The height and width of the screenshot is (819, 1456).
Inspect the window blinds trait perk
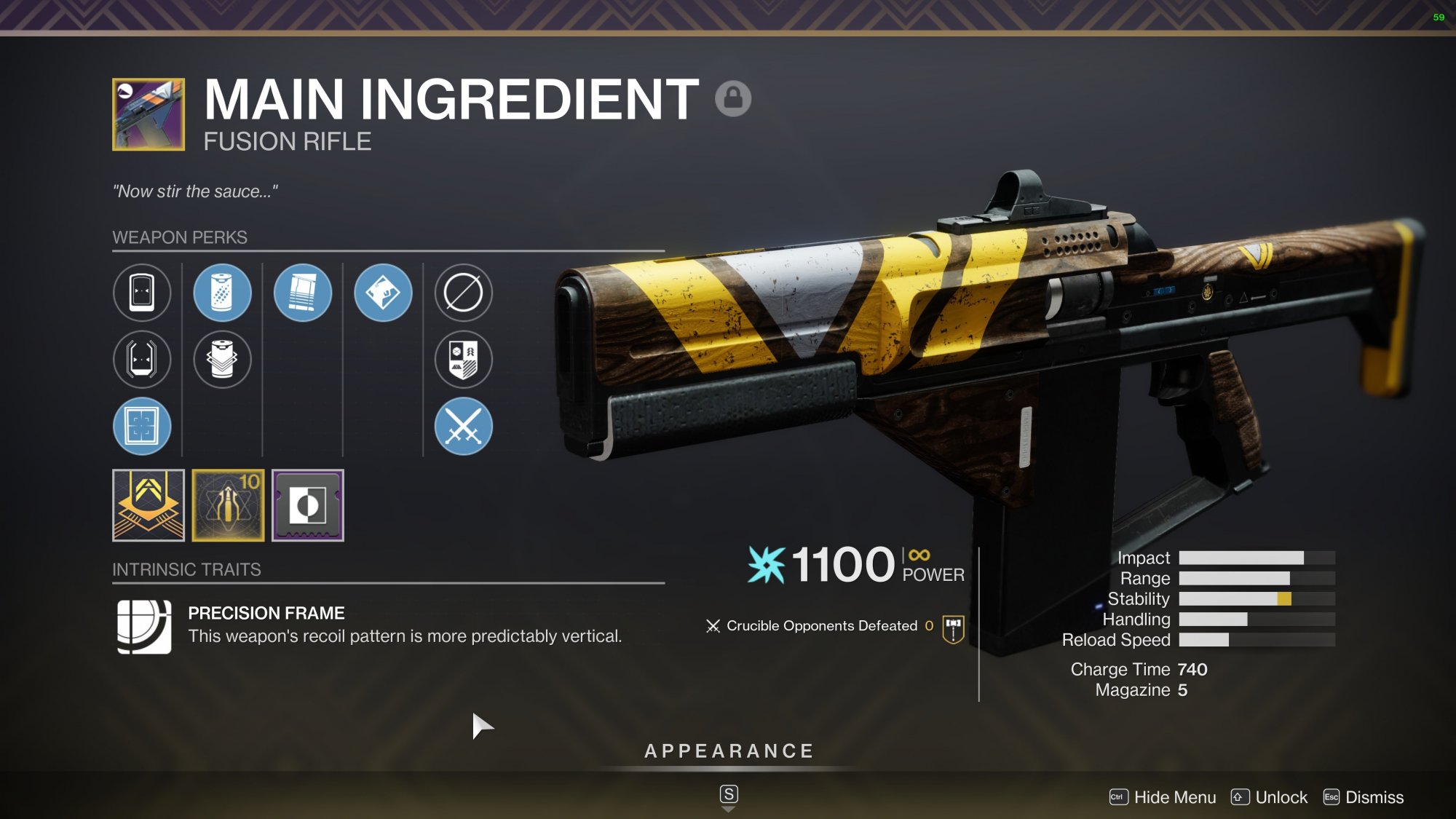(x=303, y=293)
